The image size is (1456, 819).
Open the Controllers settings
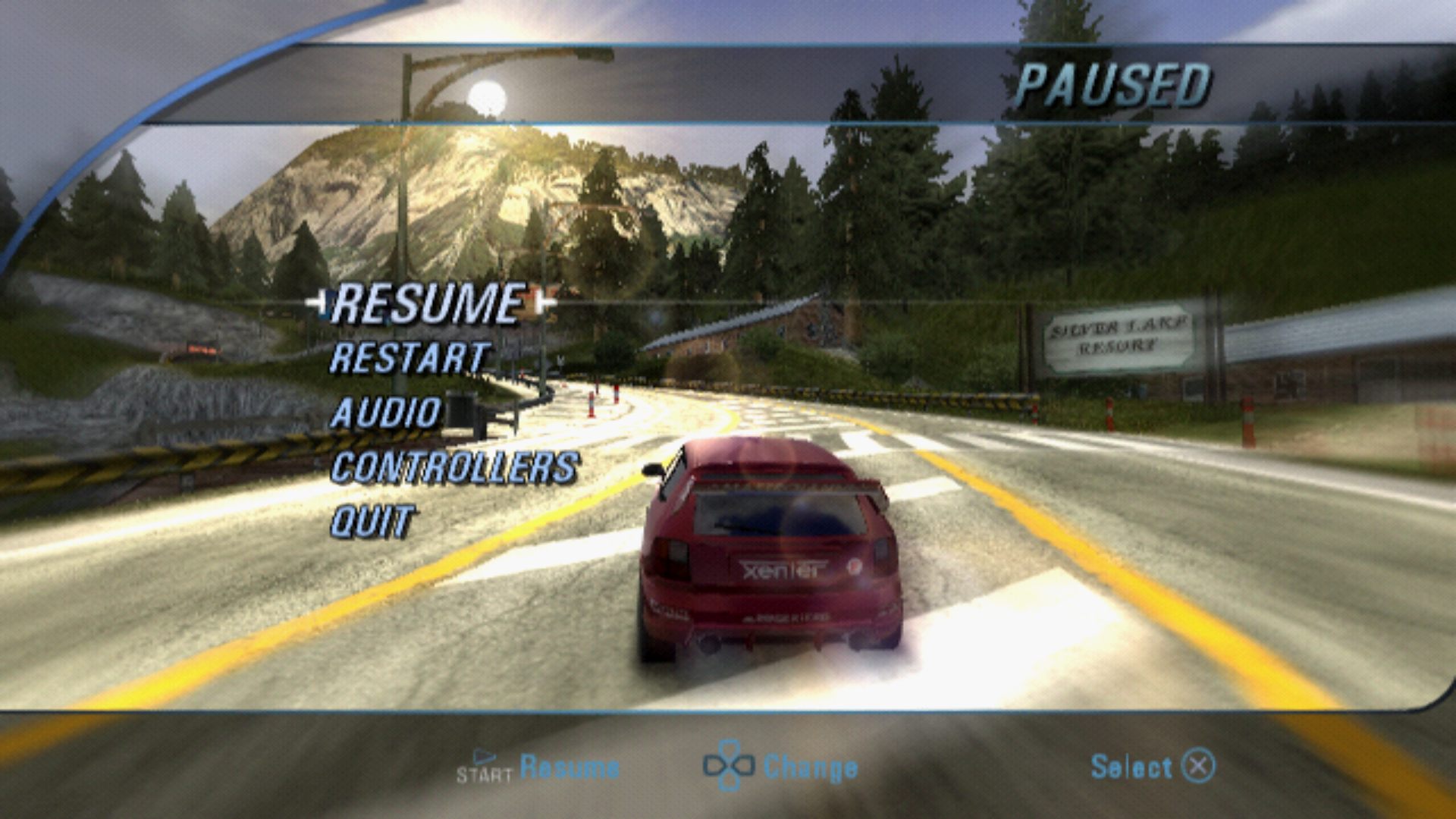coord(455,468)
